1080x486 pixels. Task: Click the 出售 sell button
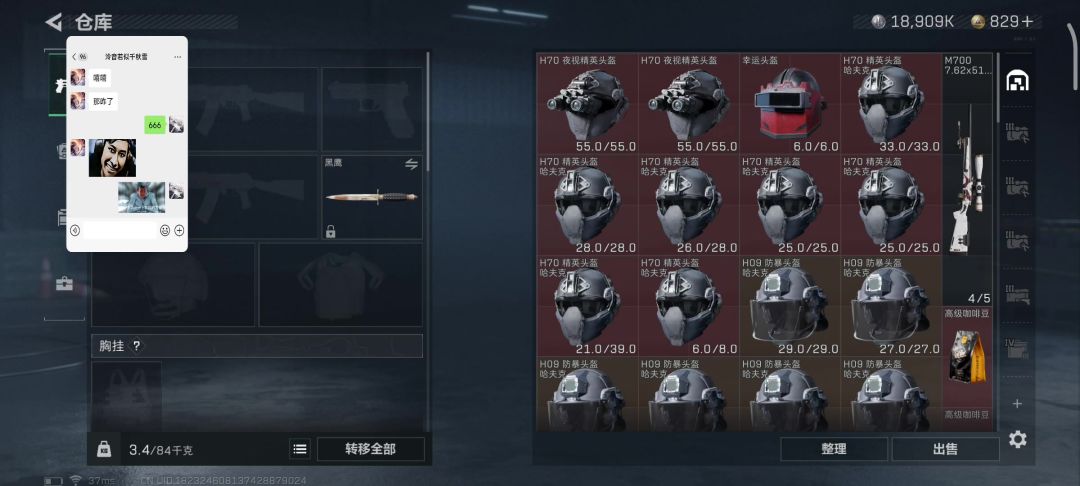point(945,449)
